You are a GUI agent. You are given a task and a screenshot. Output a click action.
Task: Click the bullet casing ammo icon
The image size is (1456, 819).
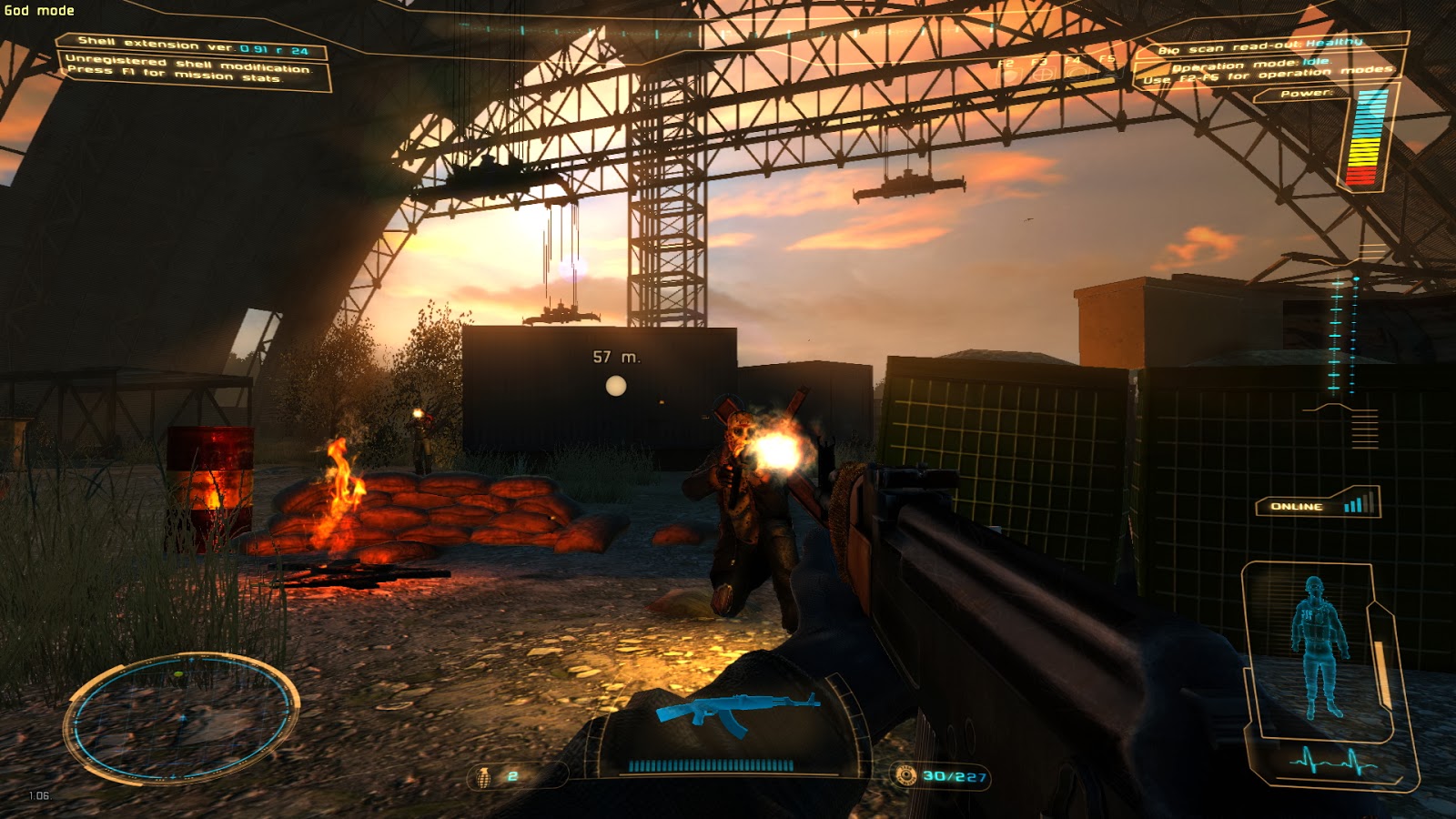(905, 775)
